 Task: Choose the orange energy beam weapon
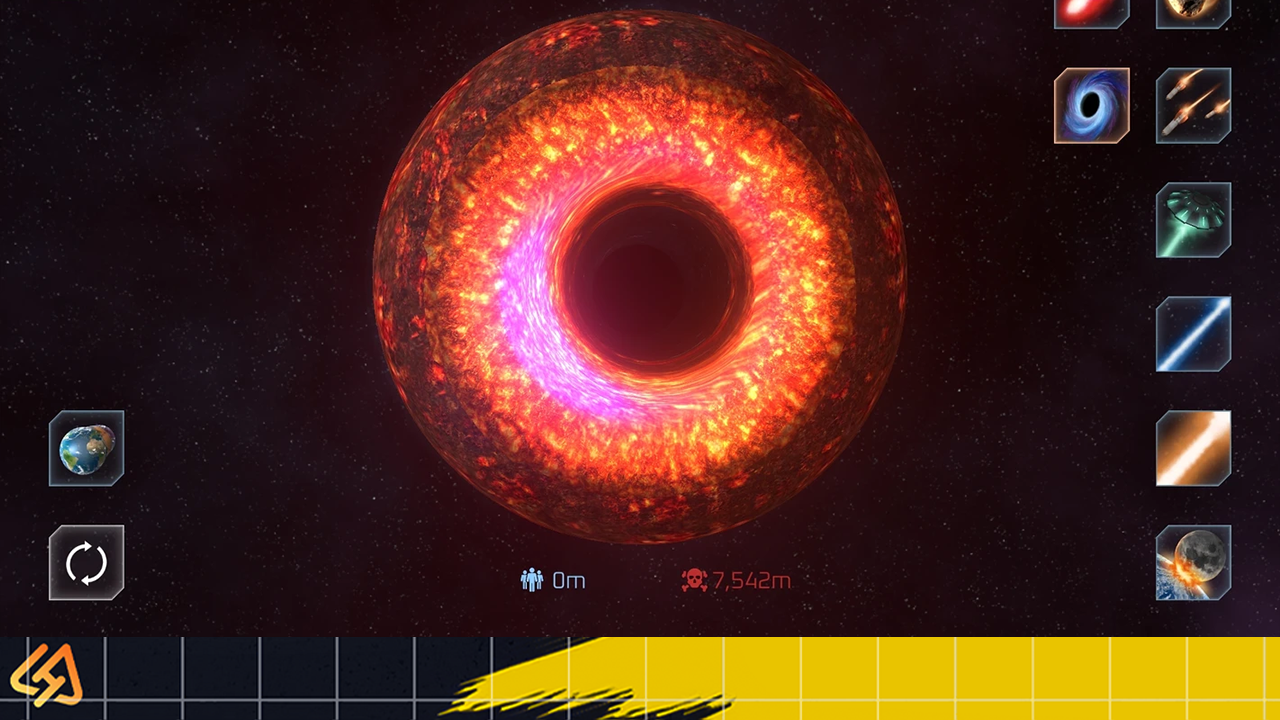(1193, 448)
